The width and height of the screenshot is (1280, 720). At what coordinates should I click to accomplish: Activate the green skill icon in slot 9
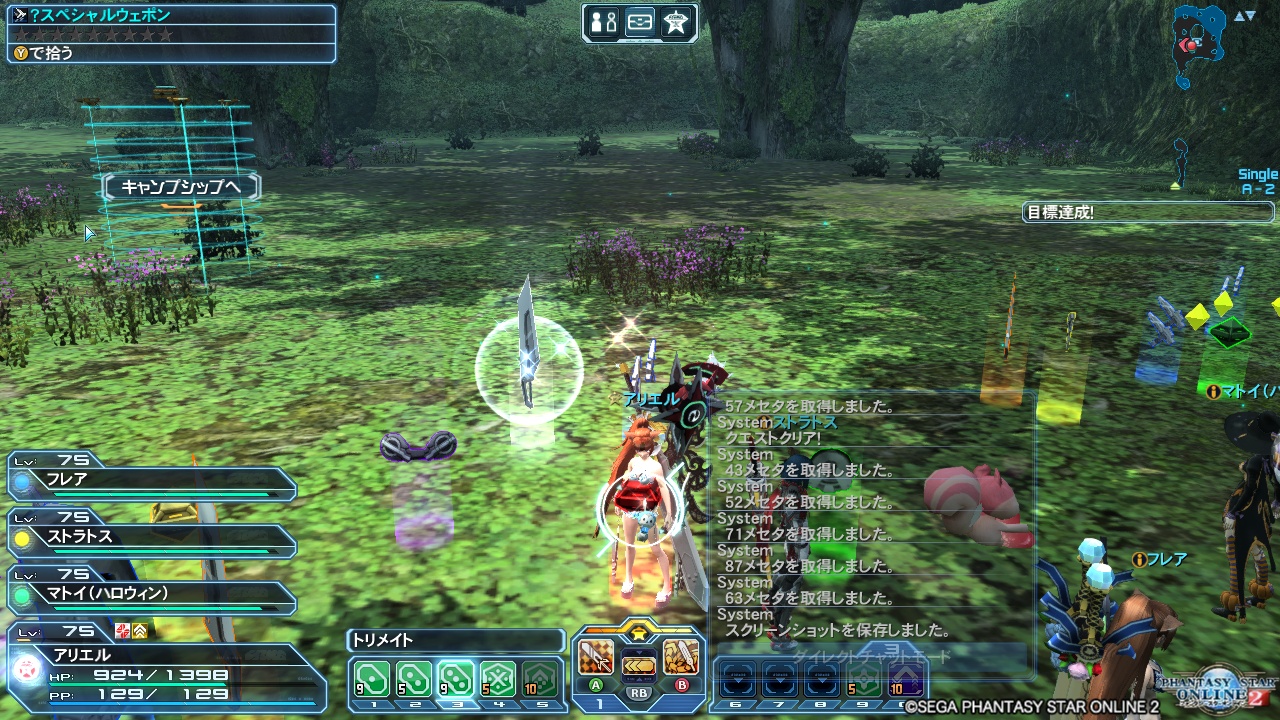(863, 679)
